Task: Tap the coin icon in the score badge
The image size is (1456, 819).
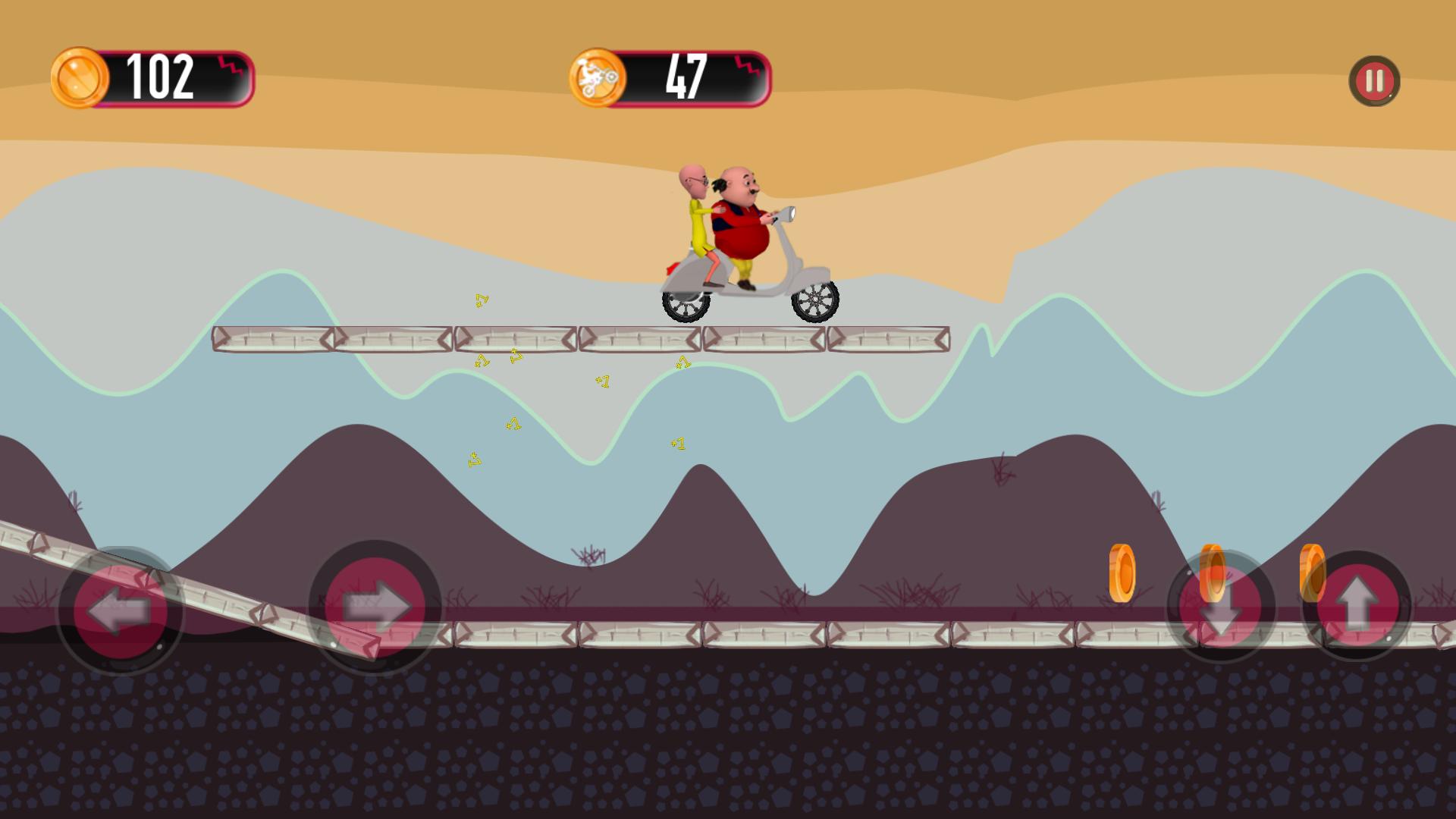Action: (x=81, y=77)
